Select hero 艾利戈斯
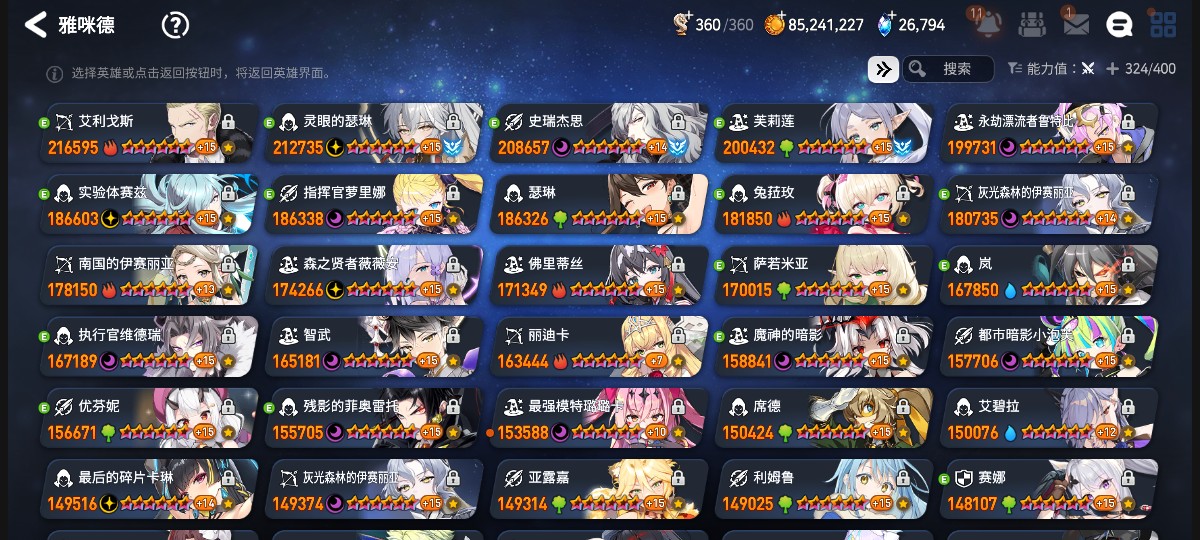 150,133
